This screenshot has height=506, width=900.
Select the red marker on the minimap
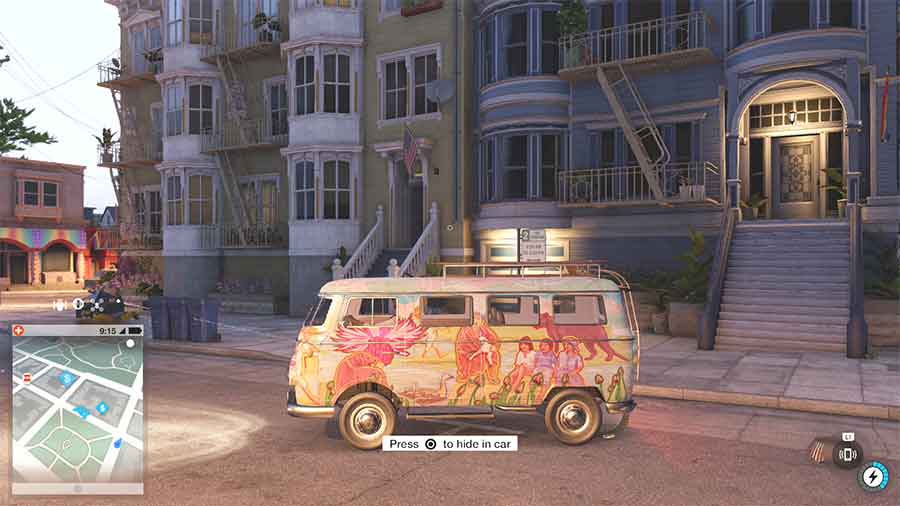coord(28,377)
